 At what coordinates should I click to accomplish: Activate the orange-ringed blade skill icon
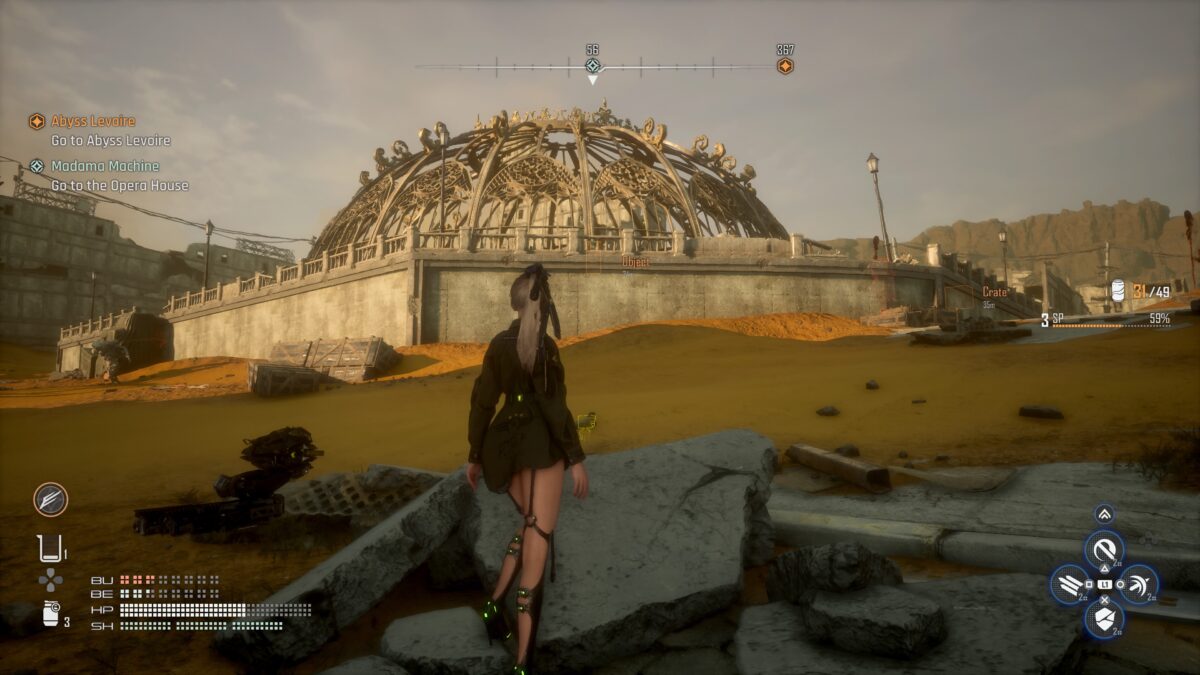(50, 498)
